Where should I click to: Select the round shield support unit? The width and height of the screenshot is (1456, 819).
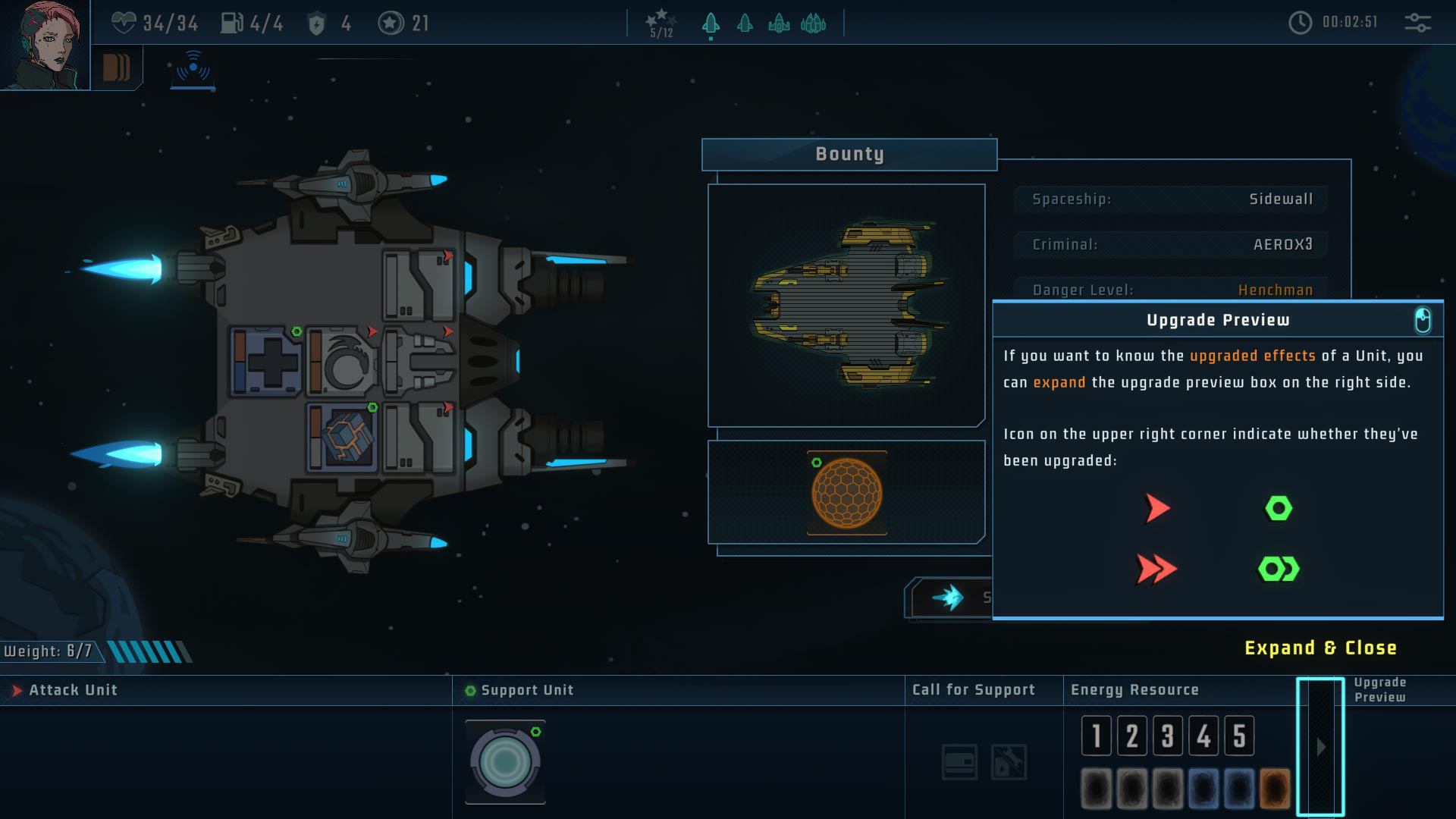pyautogui.click(x=505, y=762)
